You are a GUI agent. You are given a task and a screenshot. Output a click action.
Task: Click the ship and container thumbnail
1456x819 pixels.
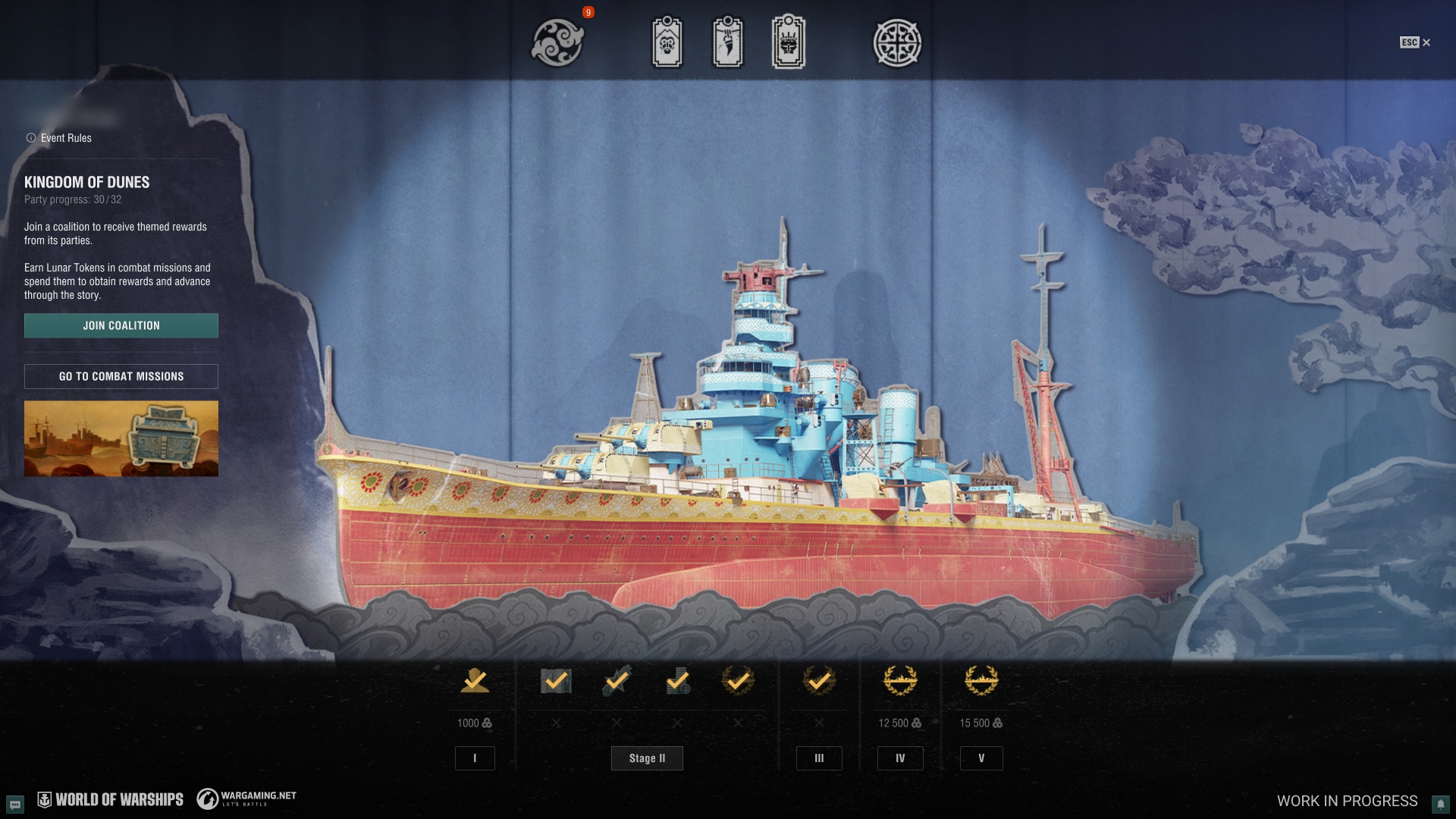(121, 438)
